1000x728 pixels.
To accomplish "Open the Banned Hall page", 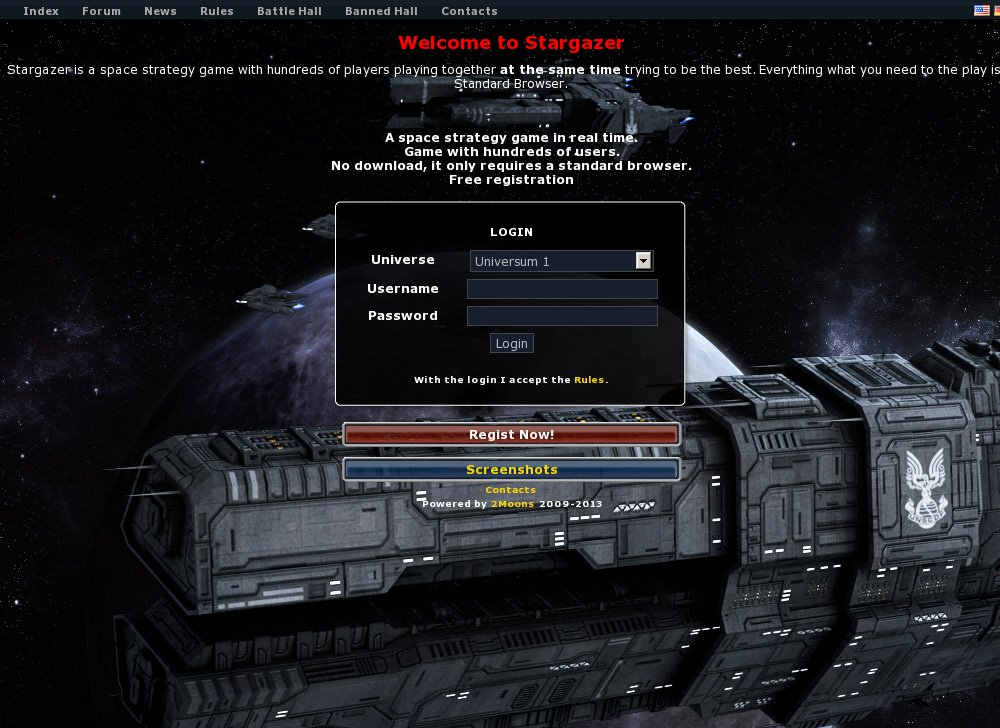I will point(381,11).
